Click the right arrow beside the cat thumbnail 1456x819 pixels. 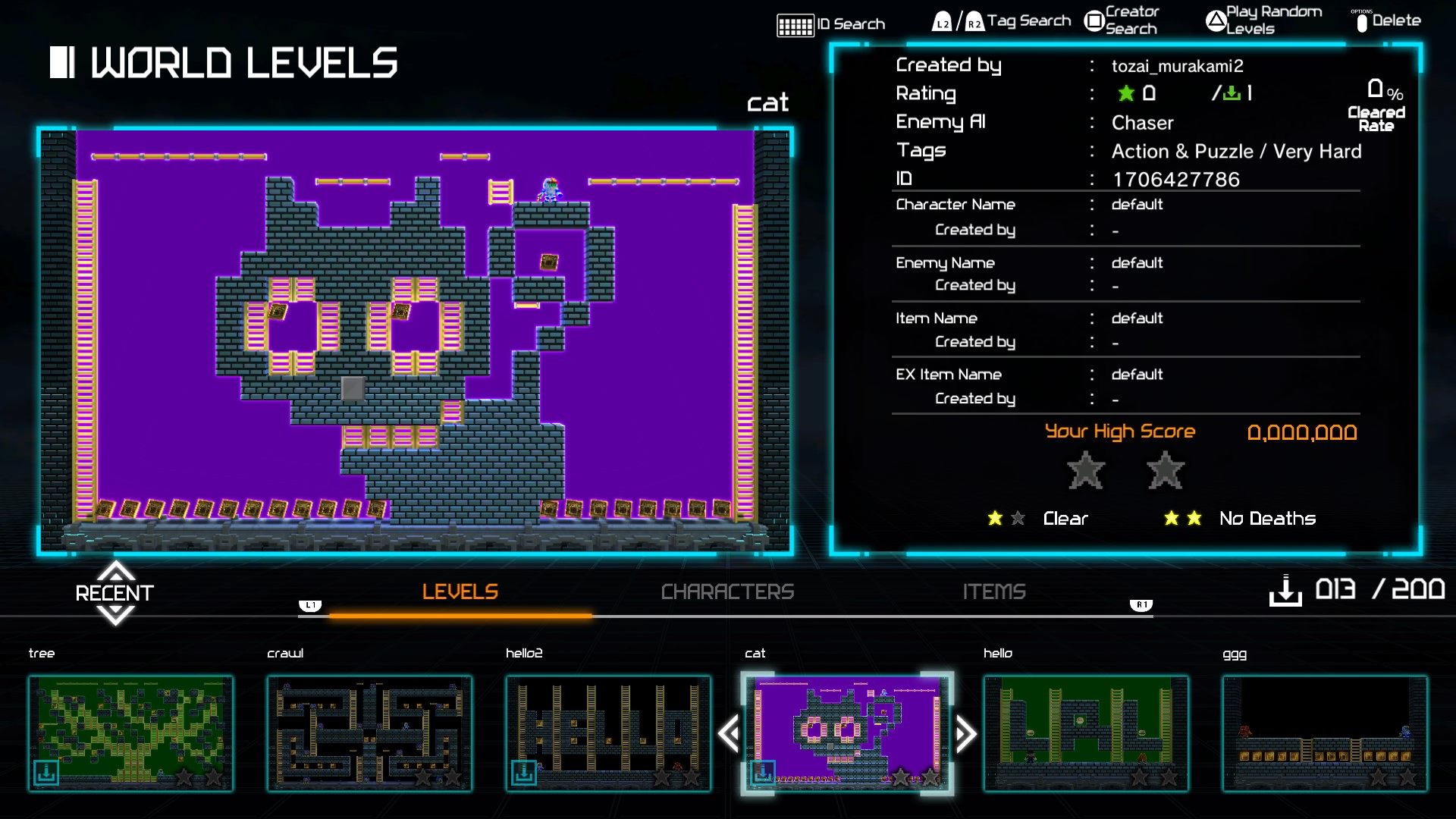point(965,734)
